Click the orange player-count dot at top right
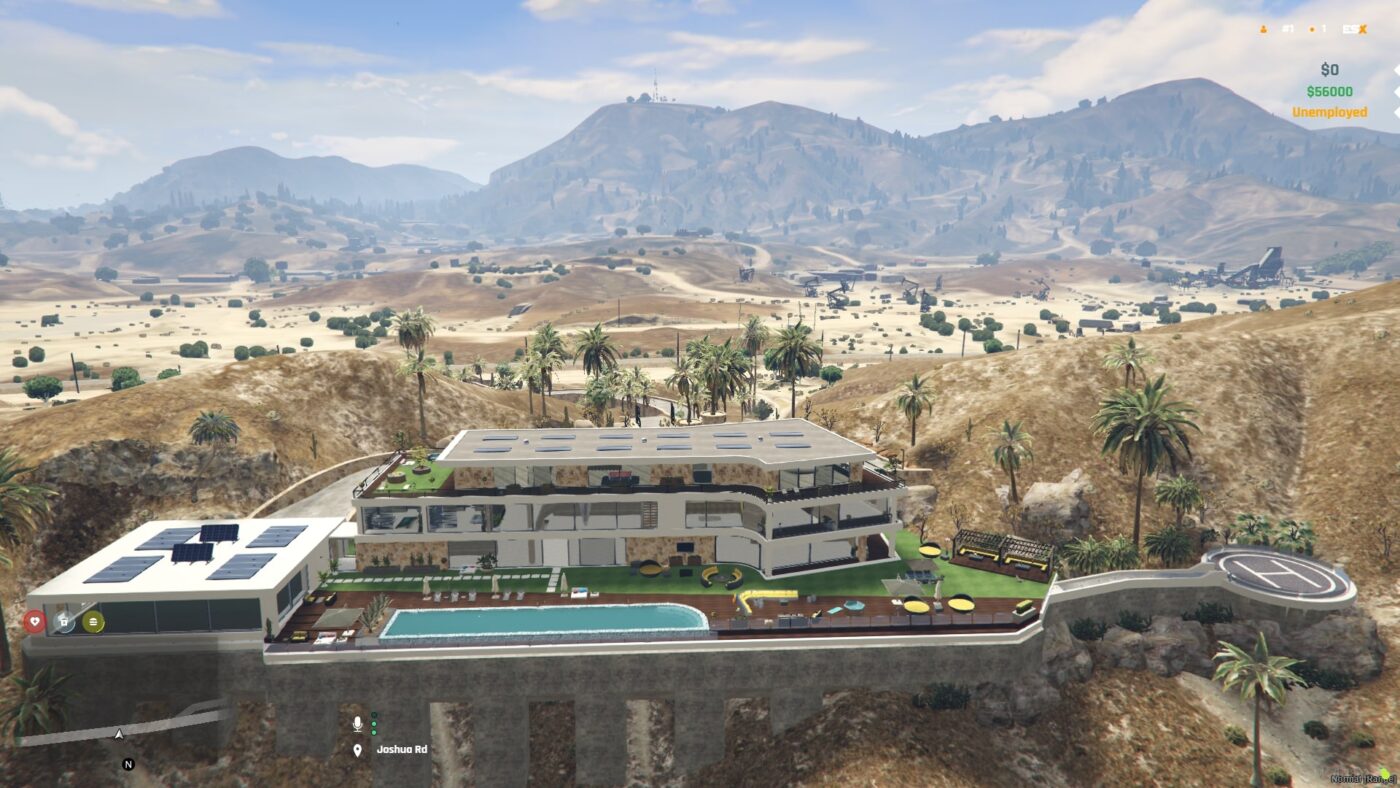Image resolution: width=1400 pixels, height=788 pixels. click(x=1312, y=29)
